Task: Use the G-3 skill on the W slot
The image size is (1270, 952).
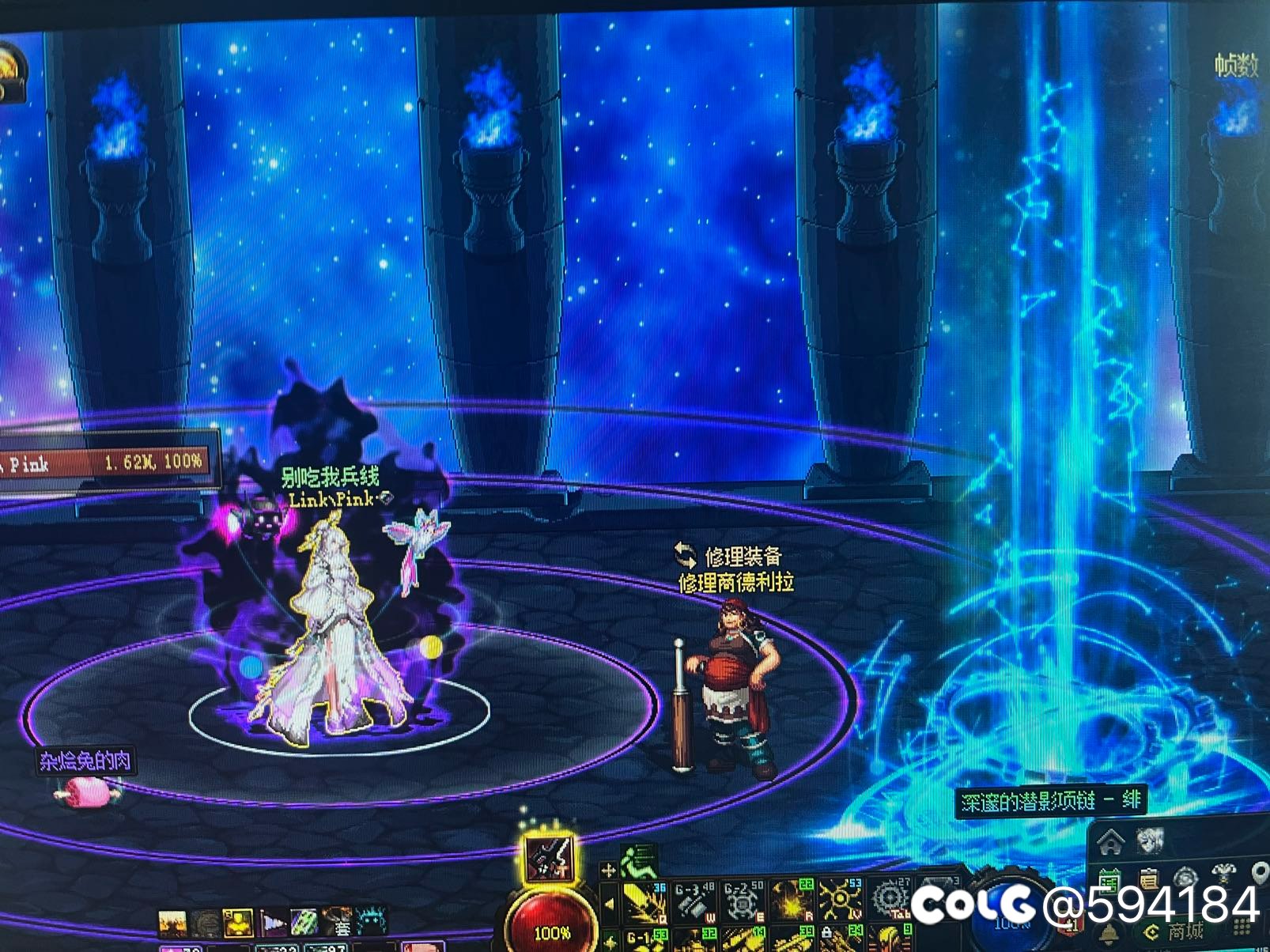Action: 694,900
